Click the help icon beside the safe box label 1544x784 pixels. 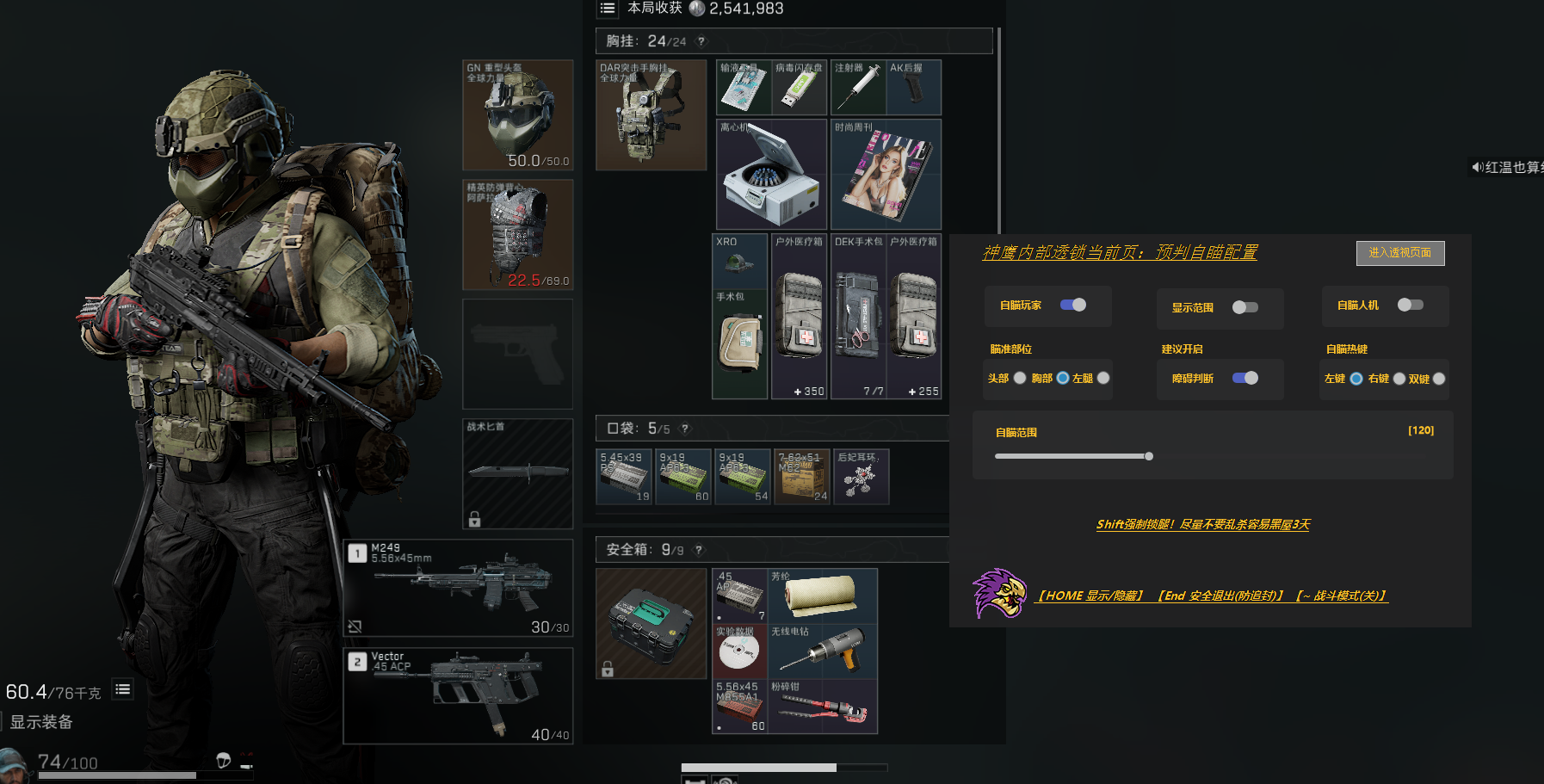699,550
